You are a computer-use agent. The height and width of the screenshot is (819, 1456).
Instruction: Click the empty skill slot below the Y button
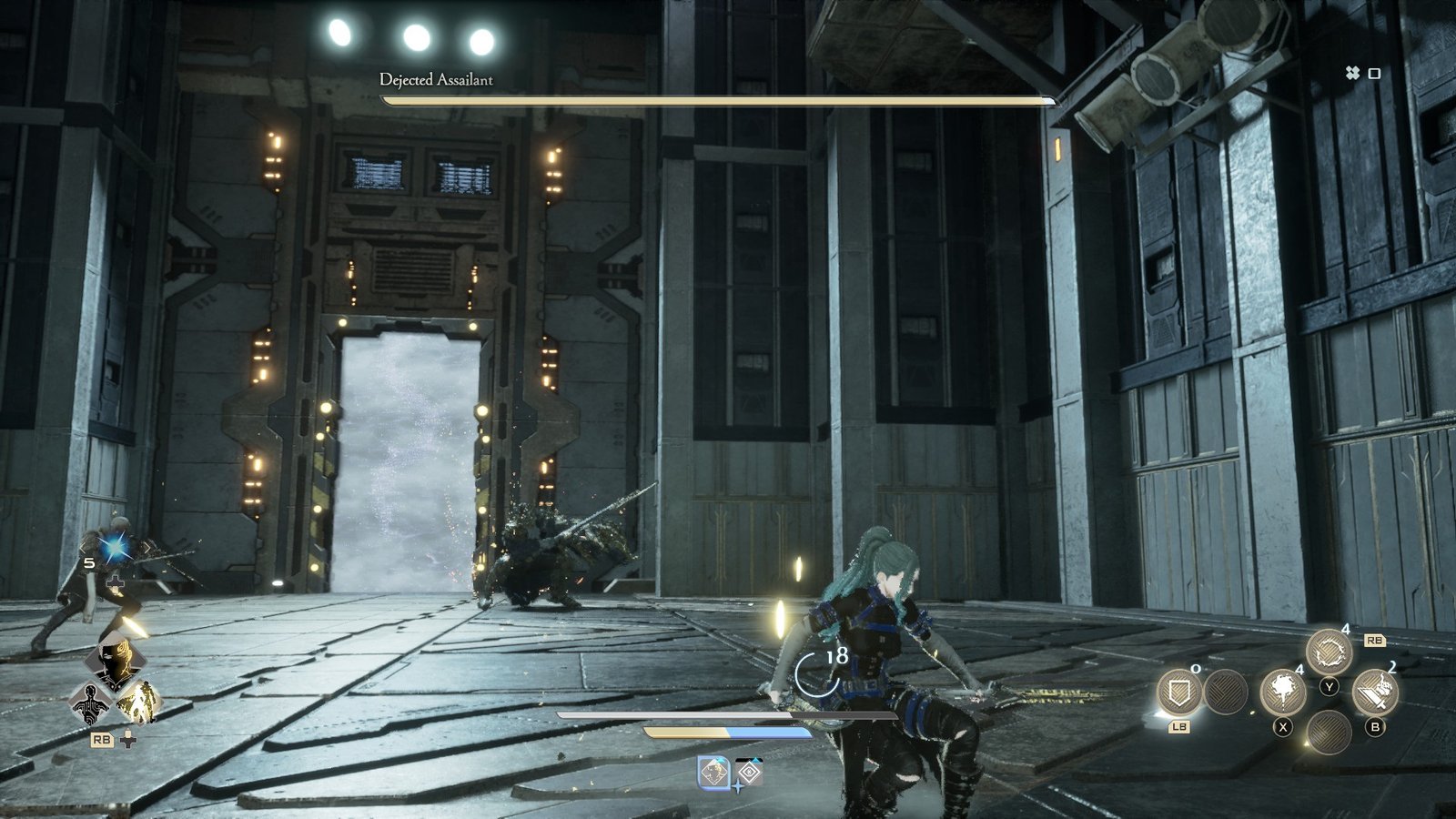[1330, 733]
